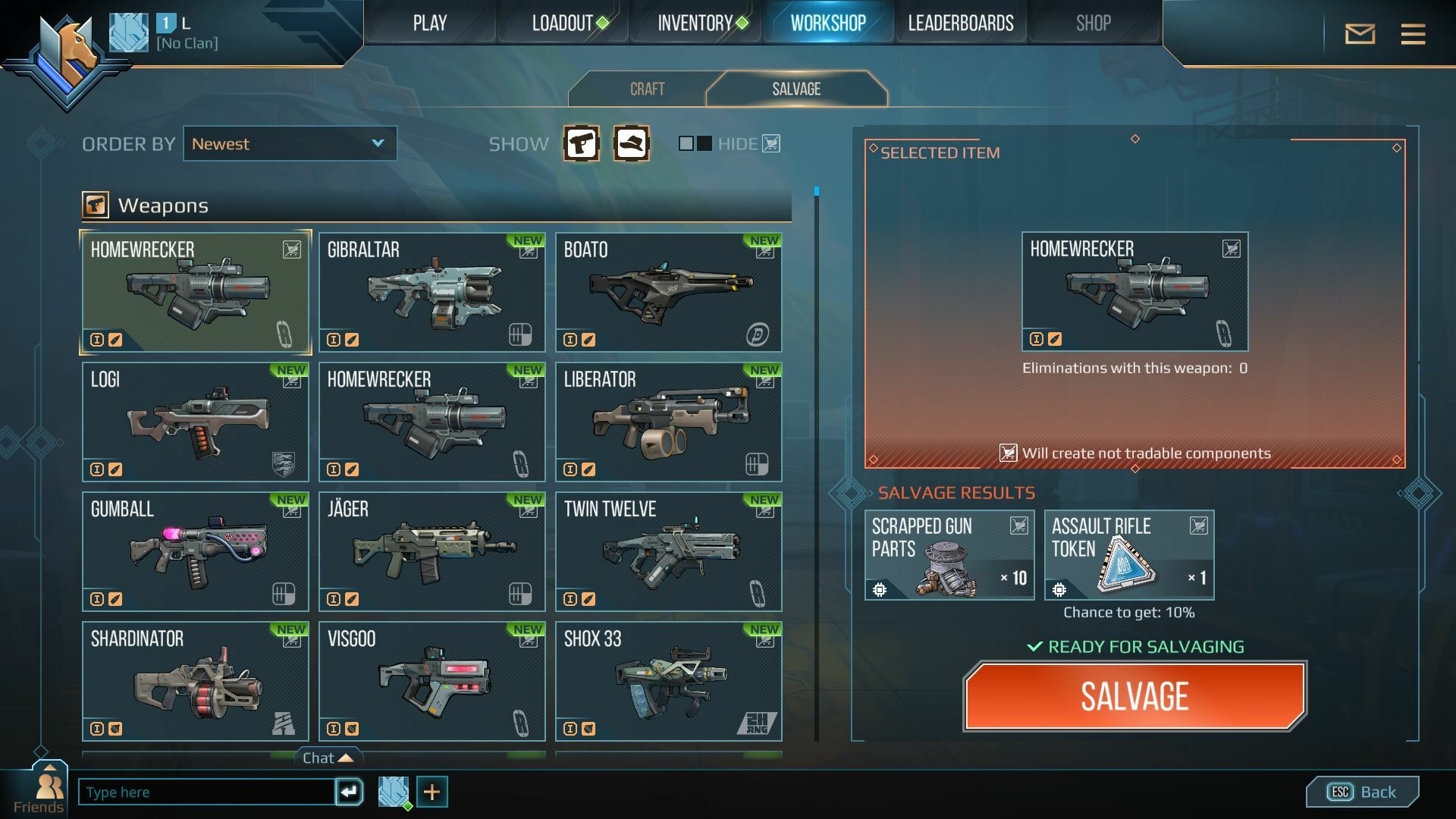1456x819 pixels.
Task: Select the Shardinator weapon card
Action: pos(195,682)
